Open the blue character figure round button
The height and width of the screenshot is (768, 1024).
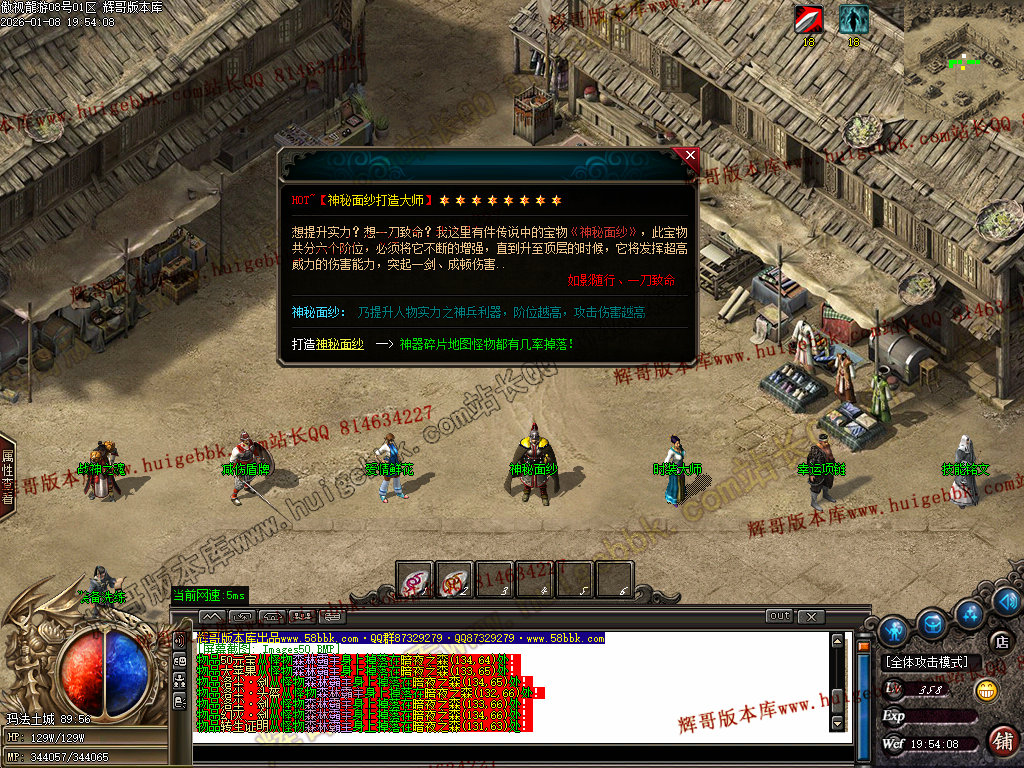point(894,630)
